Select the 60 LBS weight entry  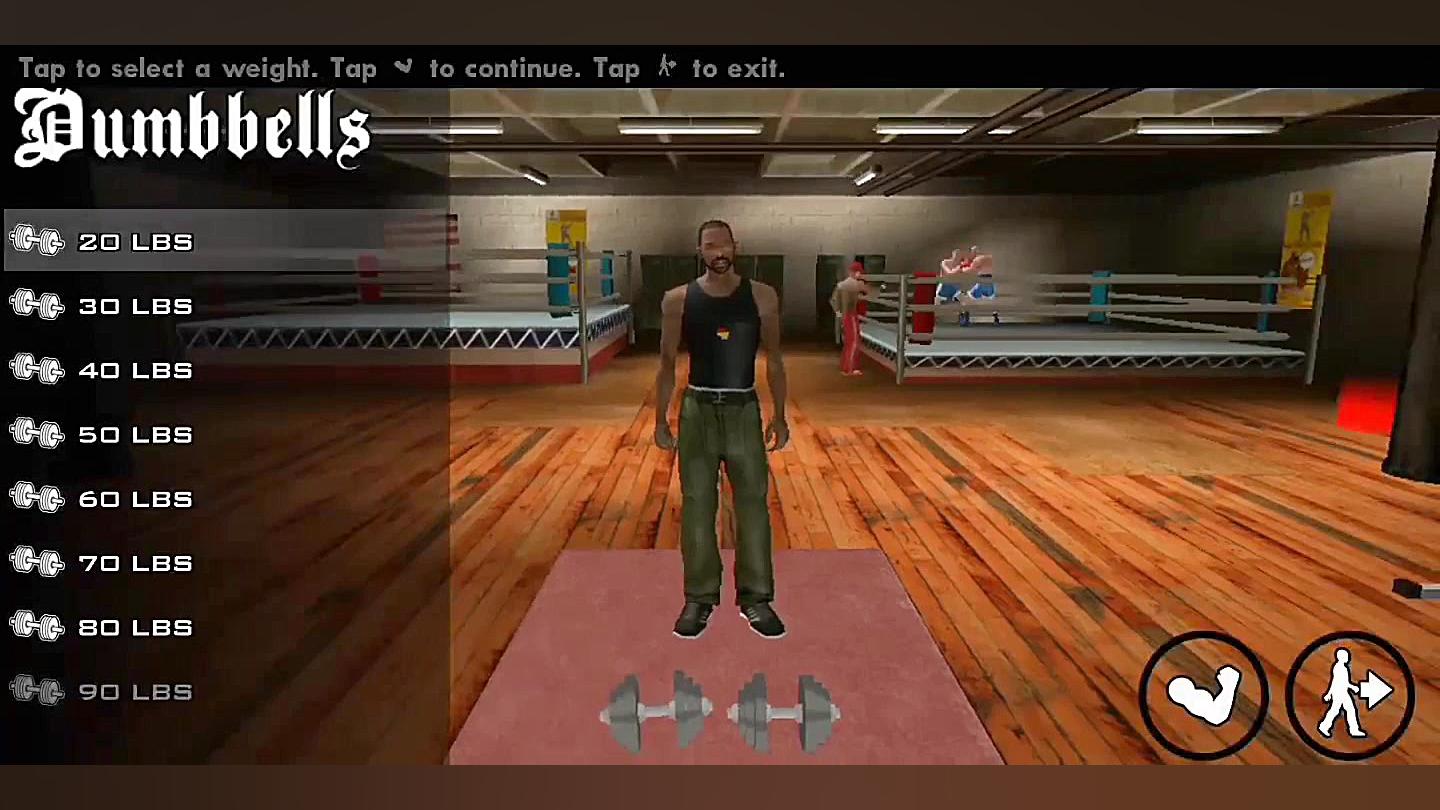[135, 498]
